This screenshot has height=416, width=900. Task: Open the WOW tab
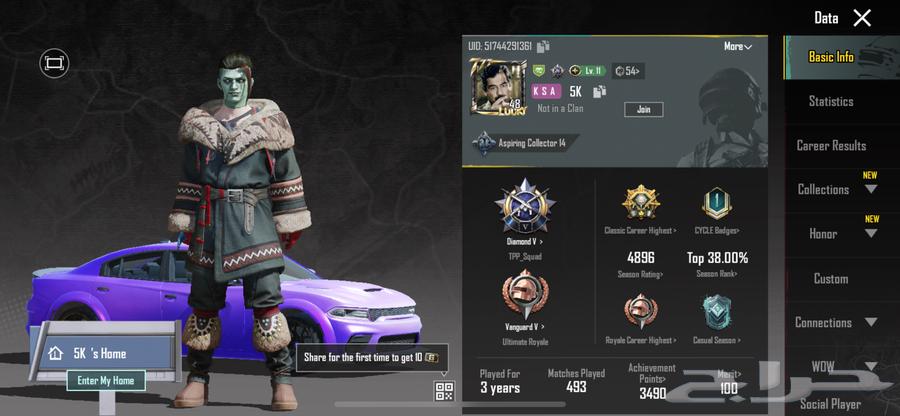[836, 367]
